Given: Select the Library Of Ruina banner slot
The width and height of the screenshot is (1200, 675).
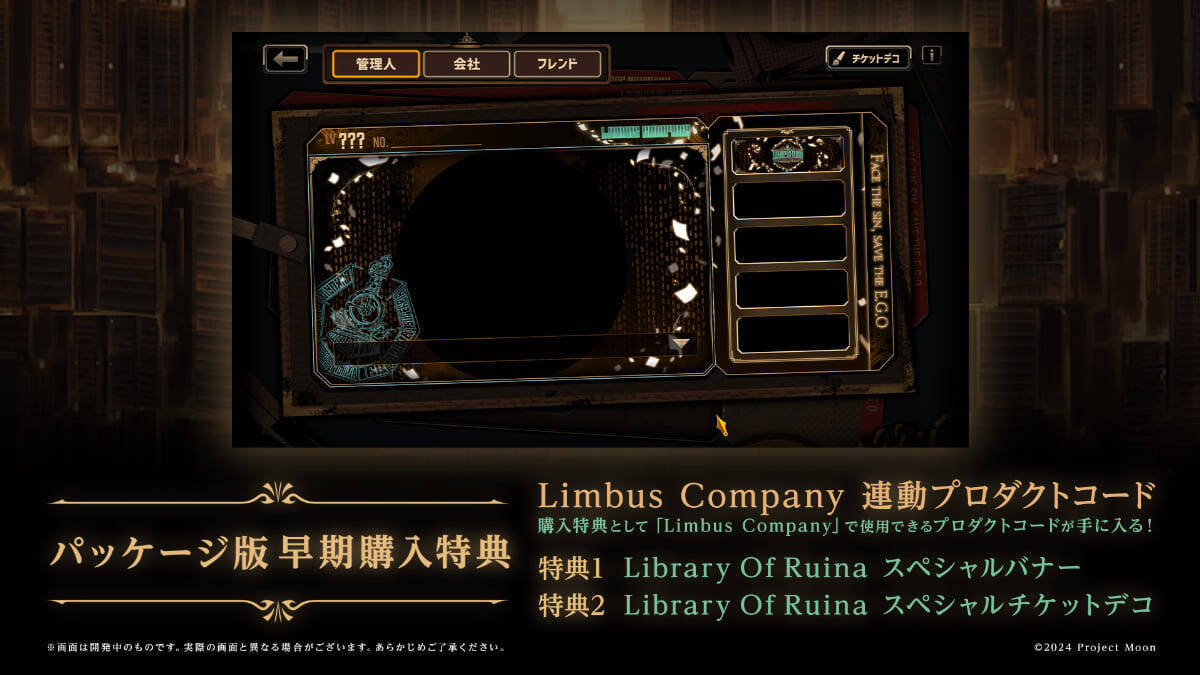Looking at the screenshot, I should pos(789,154).
